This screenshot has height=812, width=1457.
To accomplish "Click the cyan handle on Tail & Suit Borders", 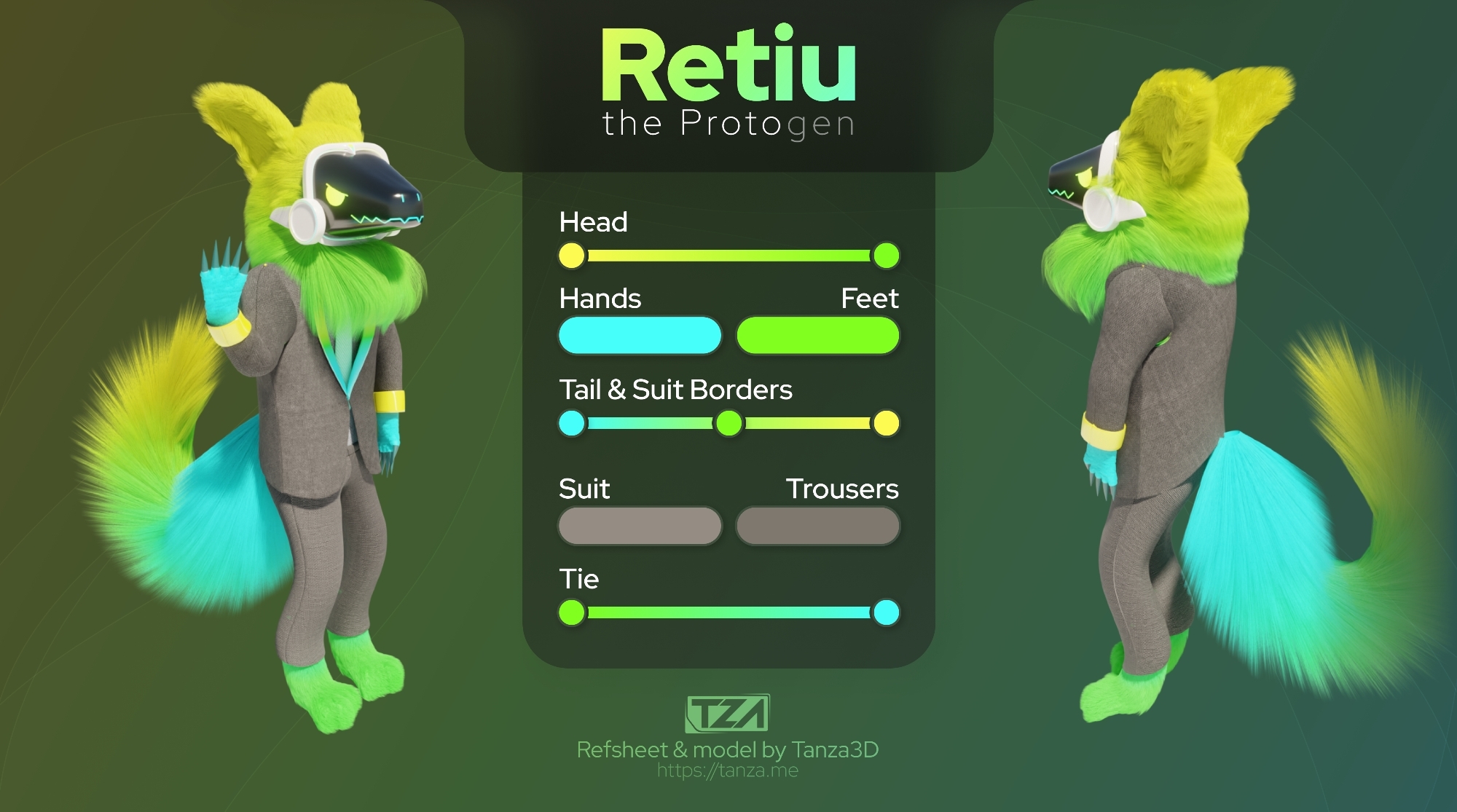I will point(572,423).
